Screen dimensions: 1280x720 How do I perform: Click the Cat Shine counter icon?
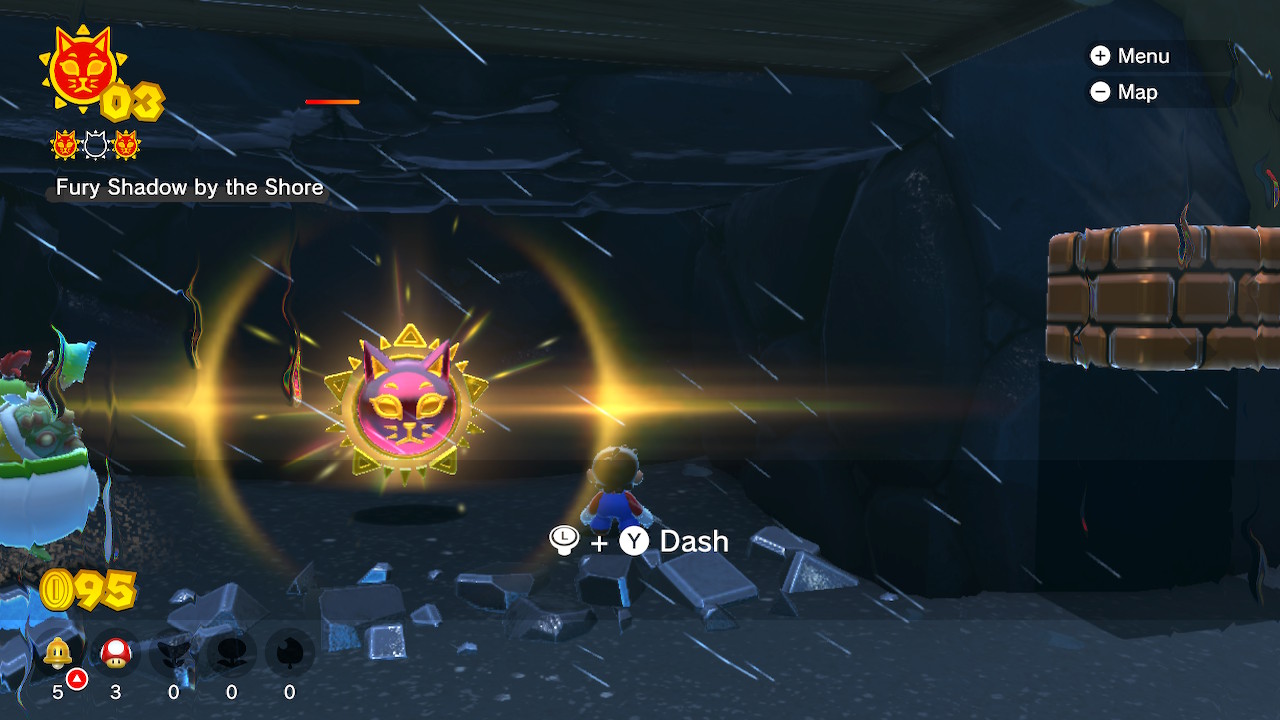(x=80, y=70)
